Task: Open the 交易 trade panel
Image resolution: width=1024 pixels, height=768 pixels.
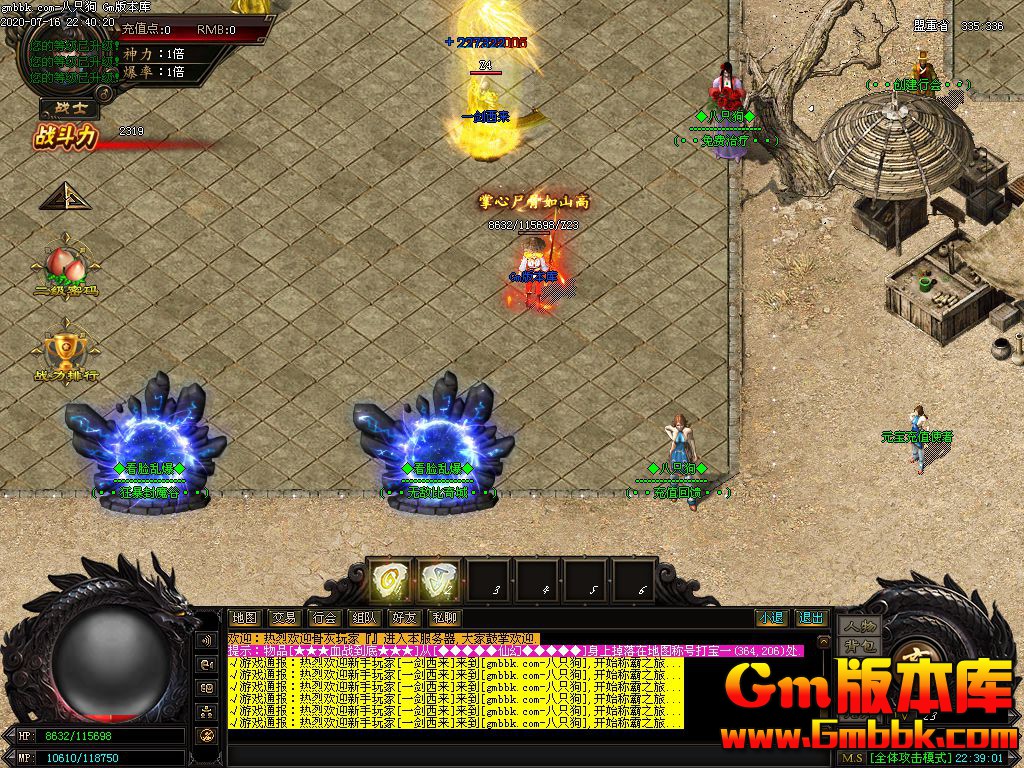Action: pyautogui.click(x=284, y=618)
